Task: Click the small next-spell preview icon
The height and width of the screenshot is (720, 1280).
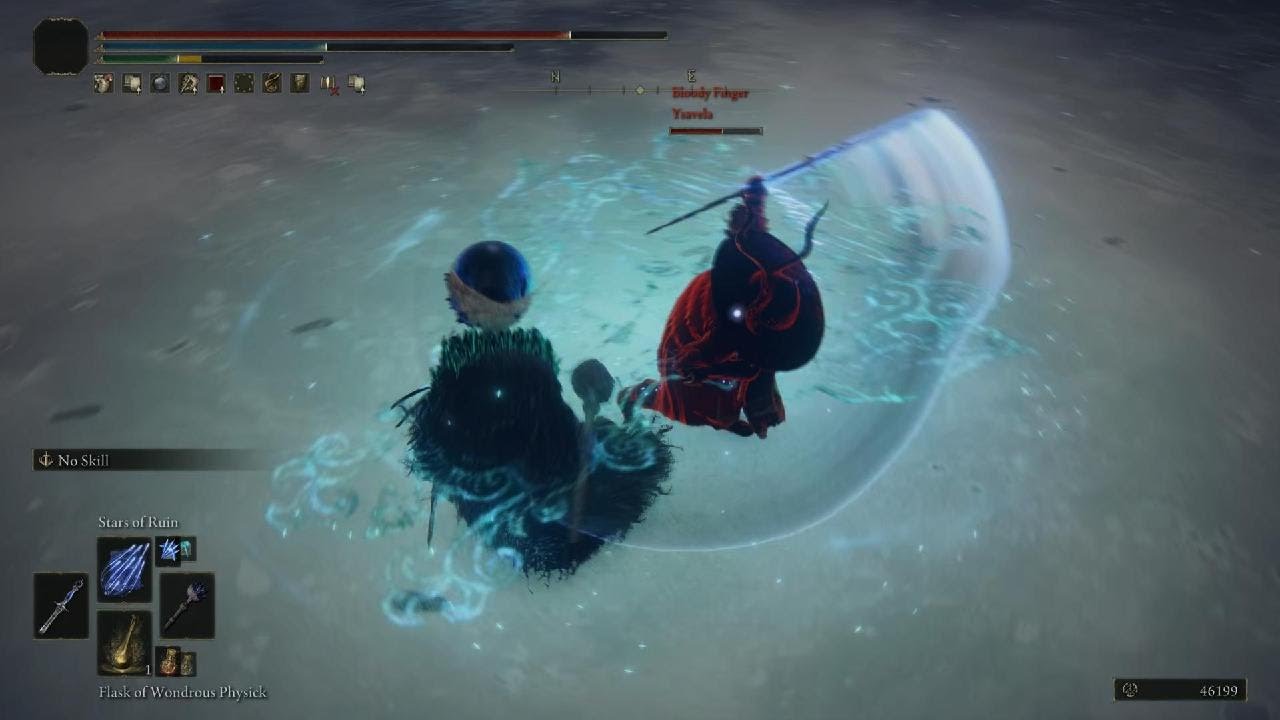Action: tap(175, 549)
